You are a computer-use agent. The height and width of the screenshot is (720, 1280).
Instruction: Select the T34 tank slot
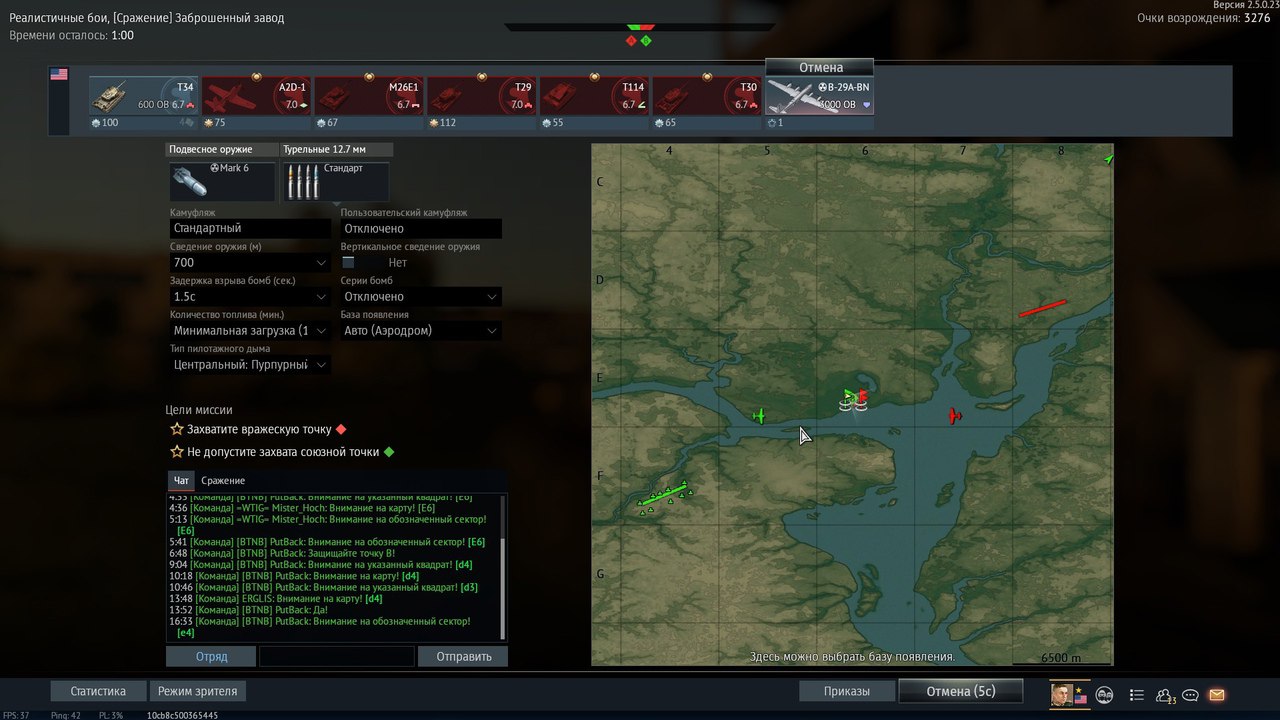(x=143, y=97)
